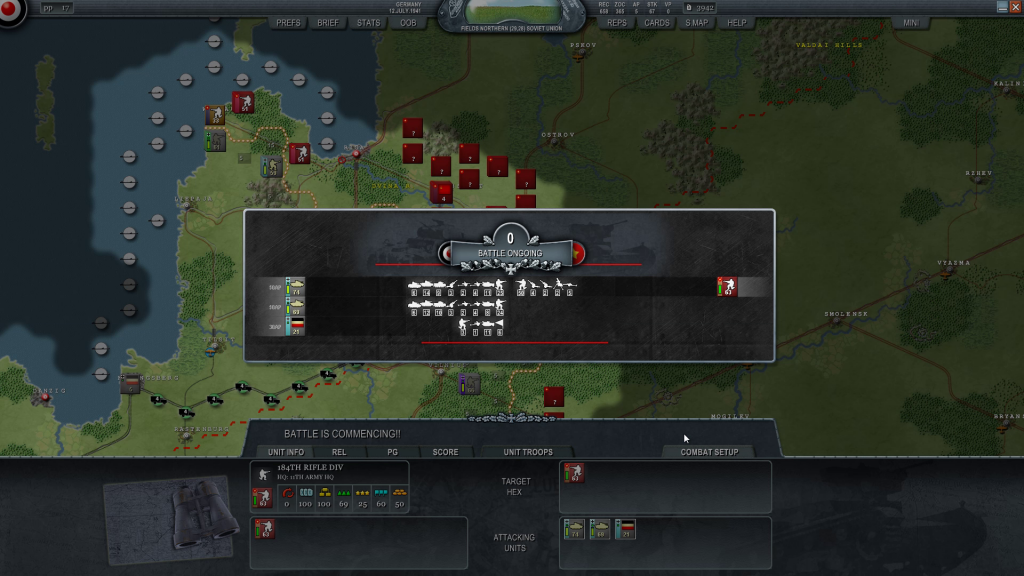The width and height of the screenshot is (1024, 576).
Task: Select the German flag HQ attacking unit
Action: pyautogui.click(x=625, y=529)
